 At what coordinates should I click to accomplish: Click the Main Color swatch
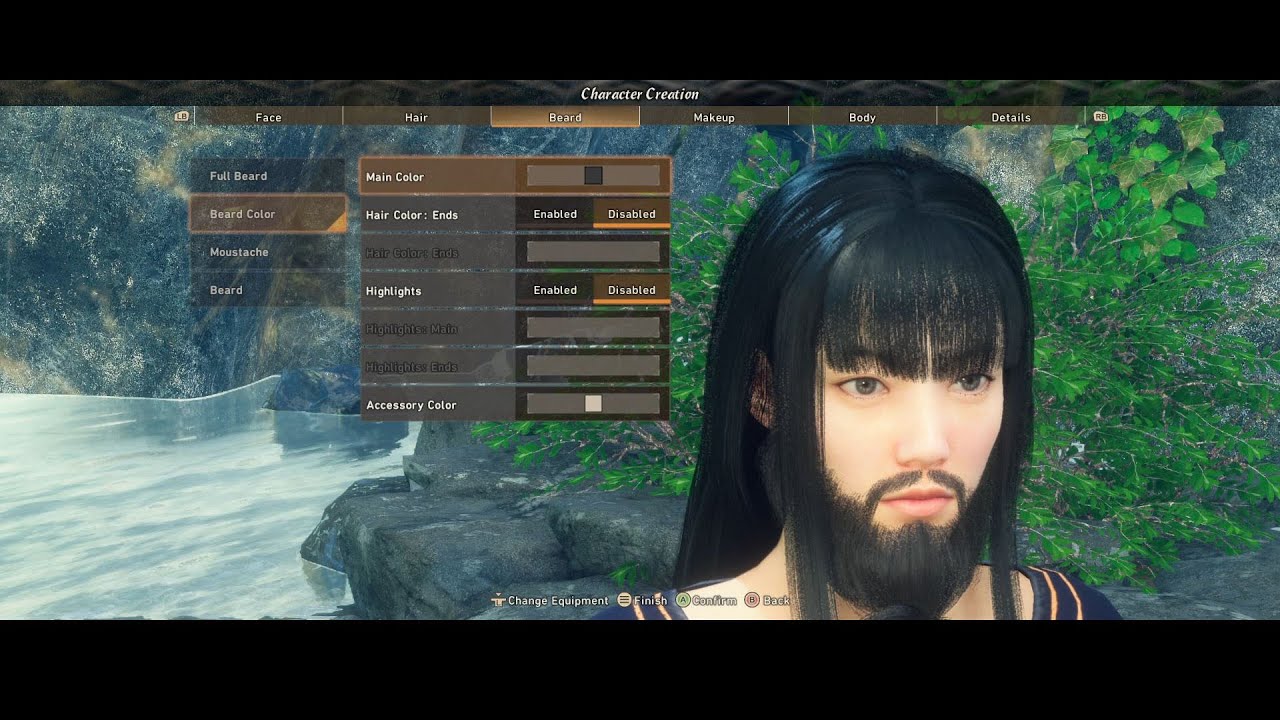coord(594,175)
